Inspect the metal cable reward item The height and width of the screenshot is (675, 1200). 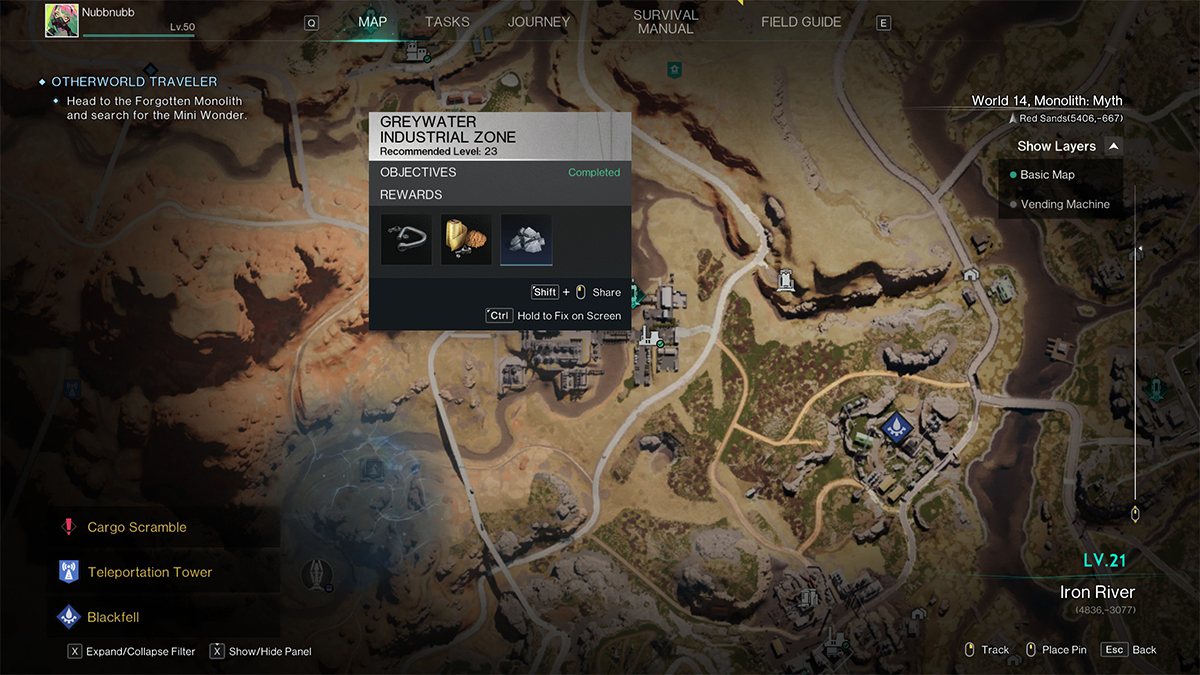click(x=406, y=239)
